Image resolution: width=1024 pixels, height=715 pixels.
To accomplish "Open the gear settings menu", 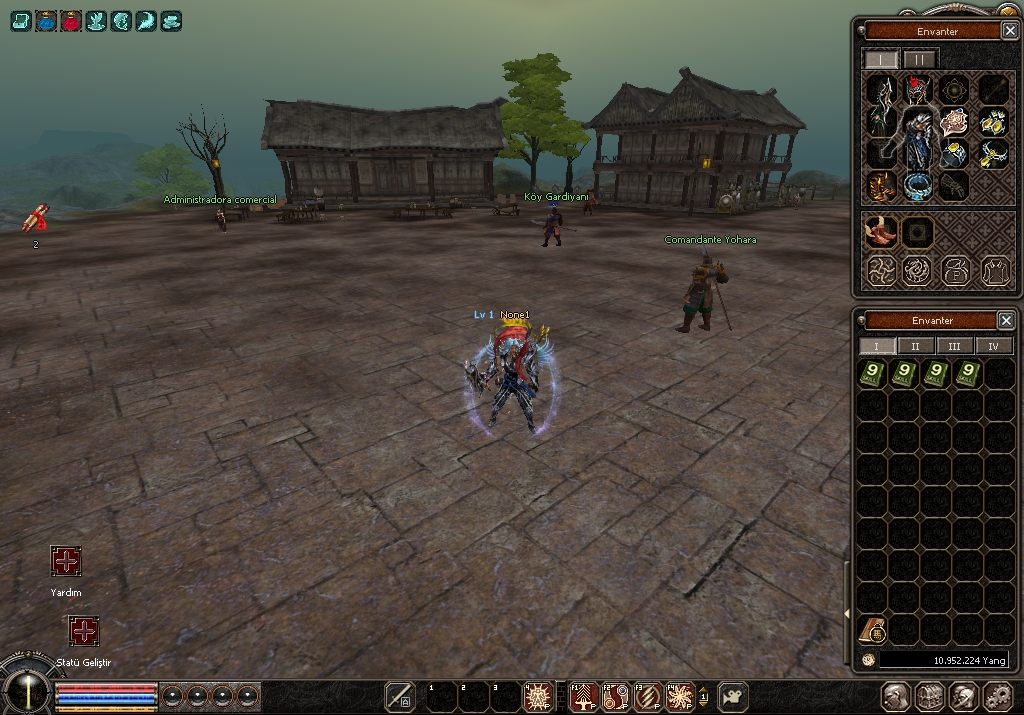I will point(998,696).
